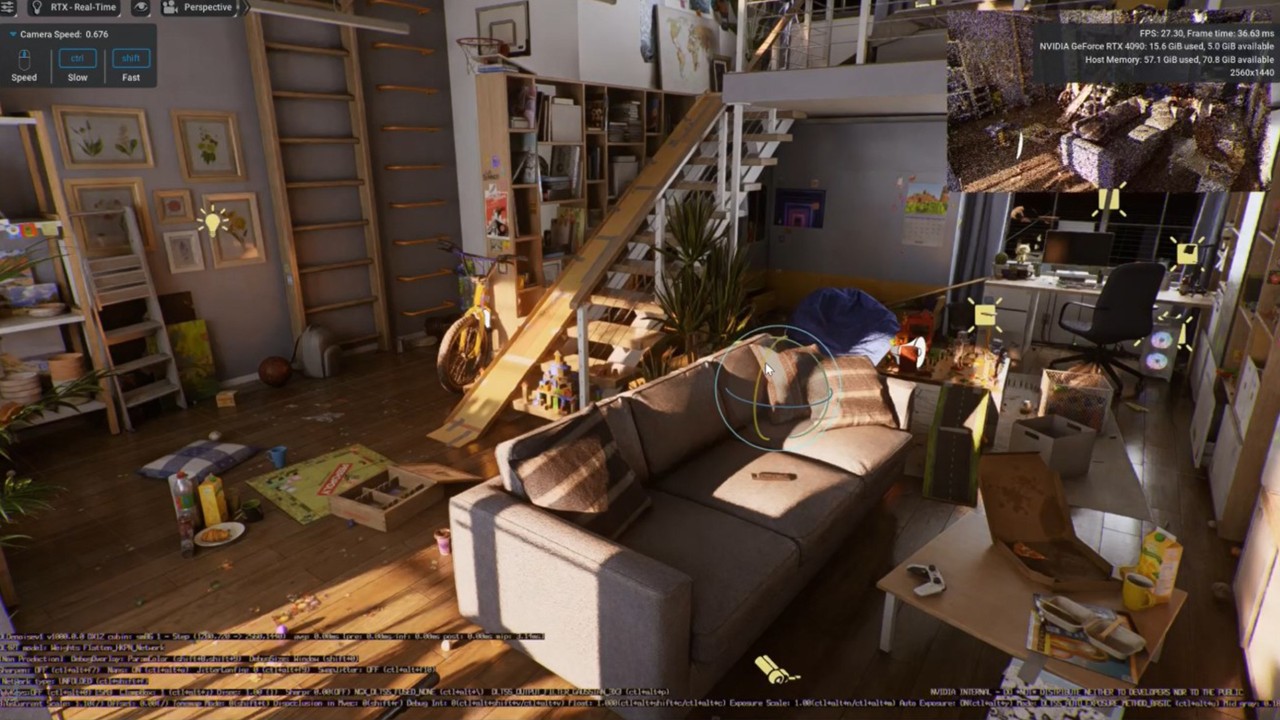Open the Perspective camera dropdown
Viewport: 1280px width, 720px height.
point(198,7)
